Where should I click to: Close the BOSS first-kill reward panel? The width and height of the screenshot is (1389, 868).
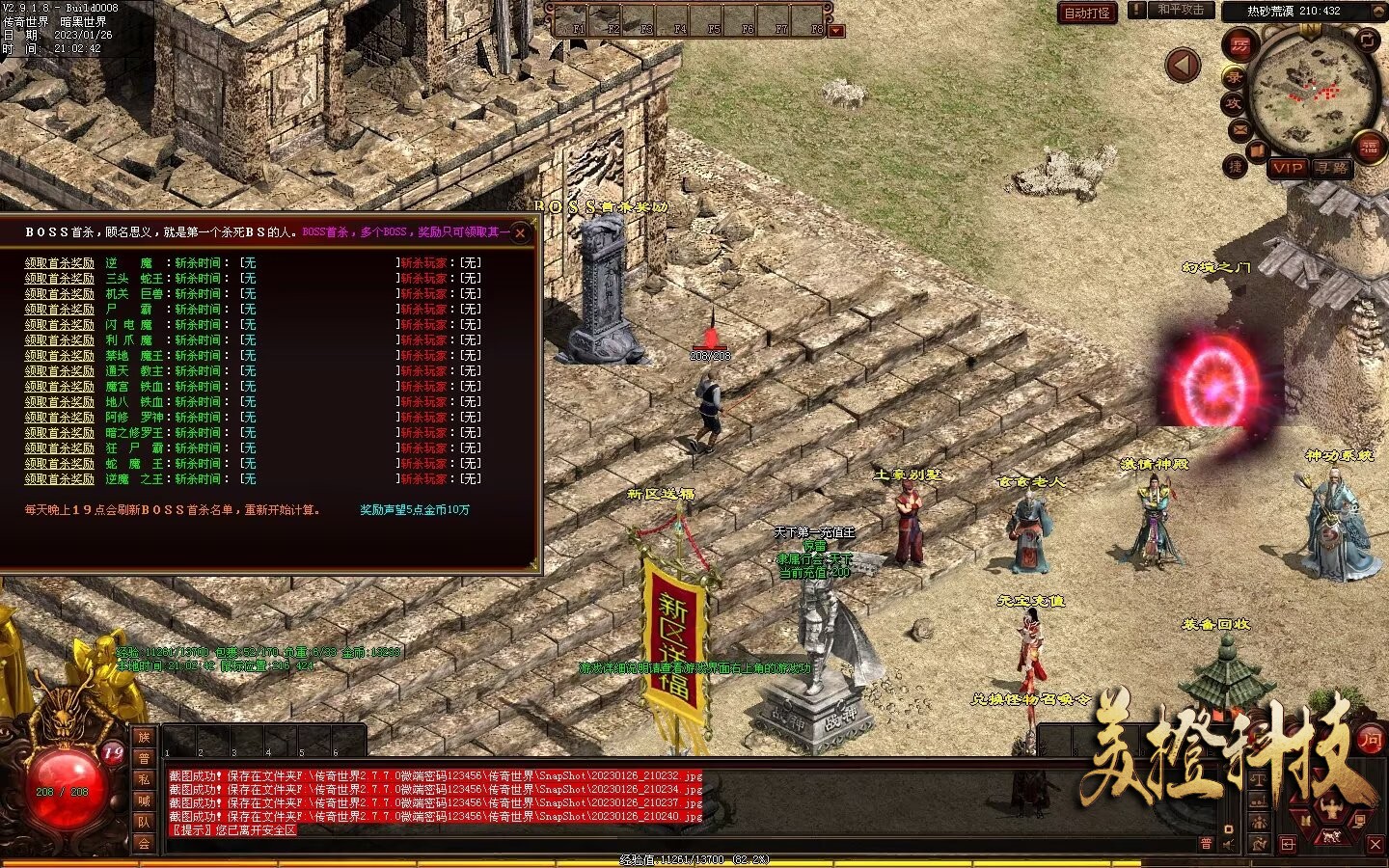click(521, 232)
